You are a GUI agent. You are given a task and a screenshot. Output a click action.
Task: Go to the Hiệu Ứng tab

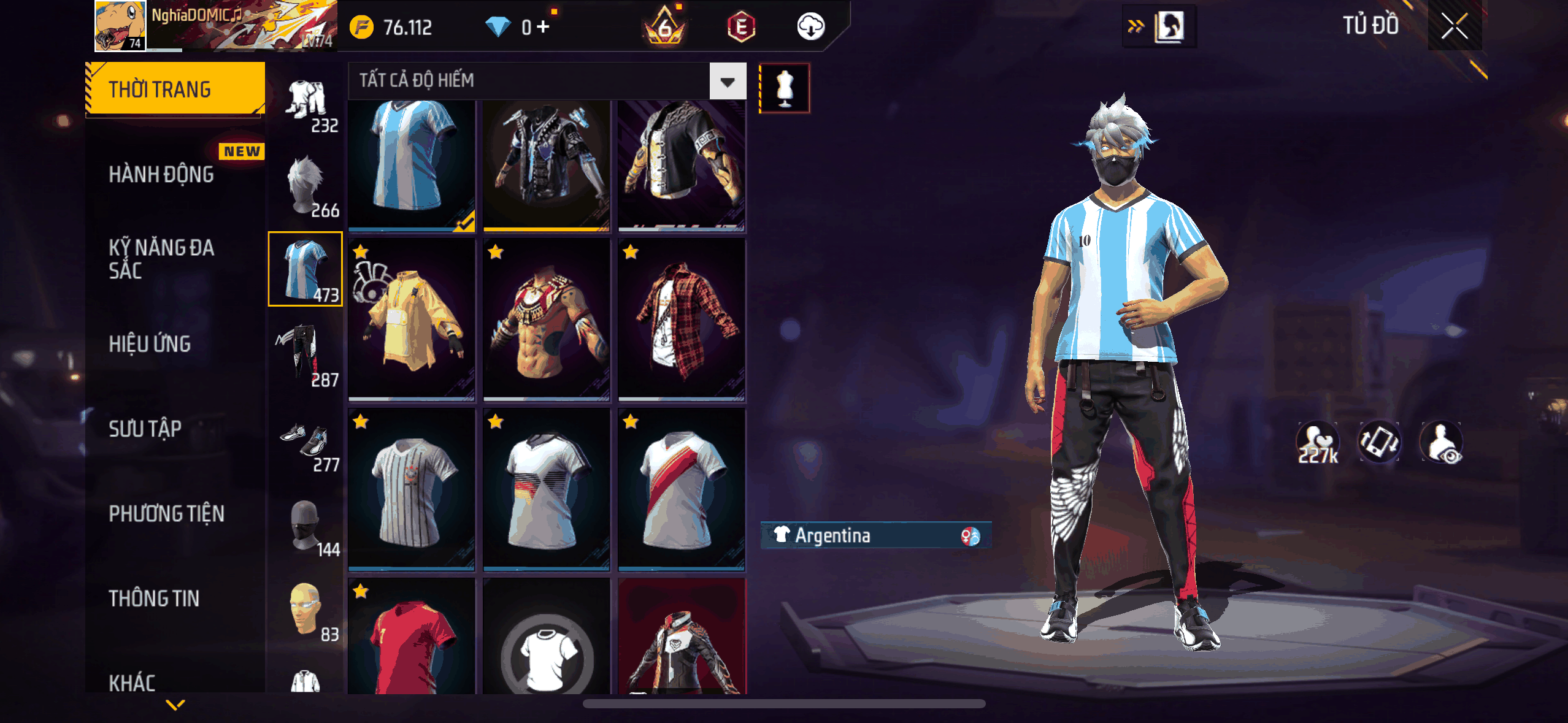click(x=150, y=344)
